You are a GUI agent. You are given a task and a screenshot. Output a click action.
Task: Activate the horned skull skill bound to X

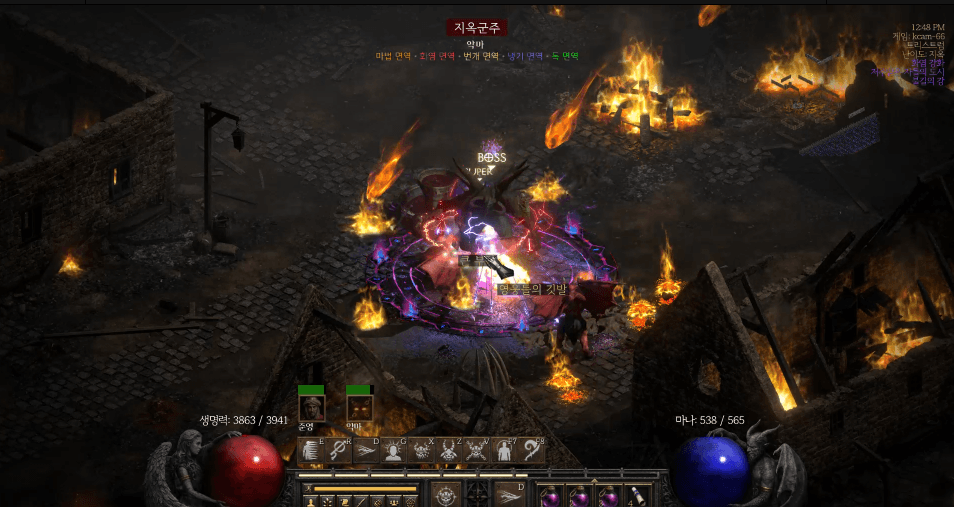click(422, 451)
